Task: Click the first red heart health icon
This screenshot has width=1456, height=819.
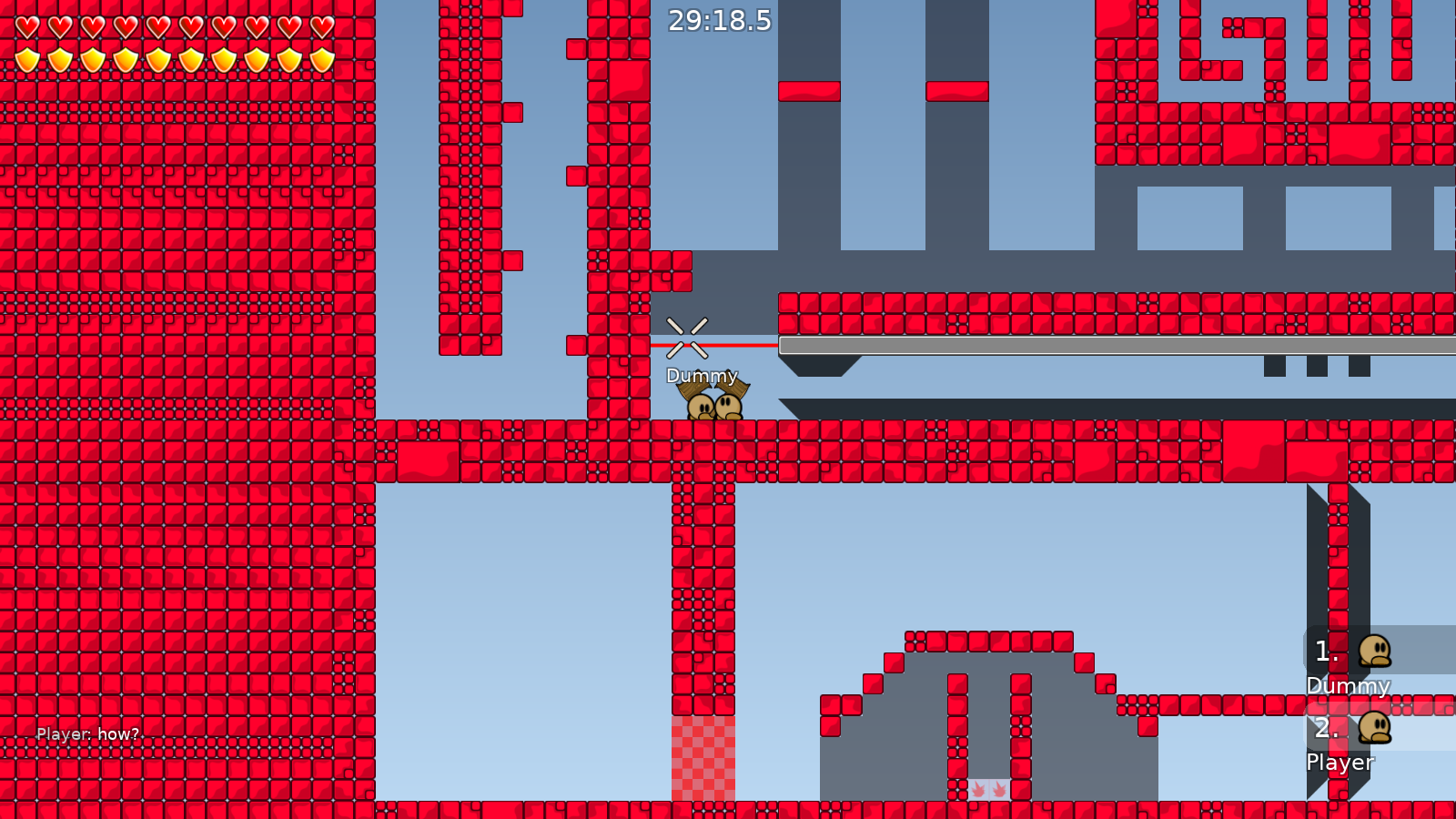Action: click(25, 26)
